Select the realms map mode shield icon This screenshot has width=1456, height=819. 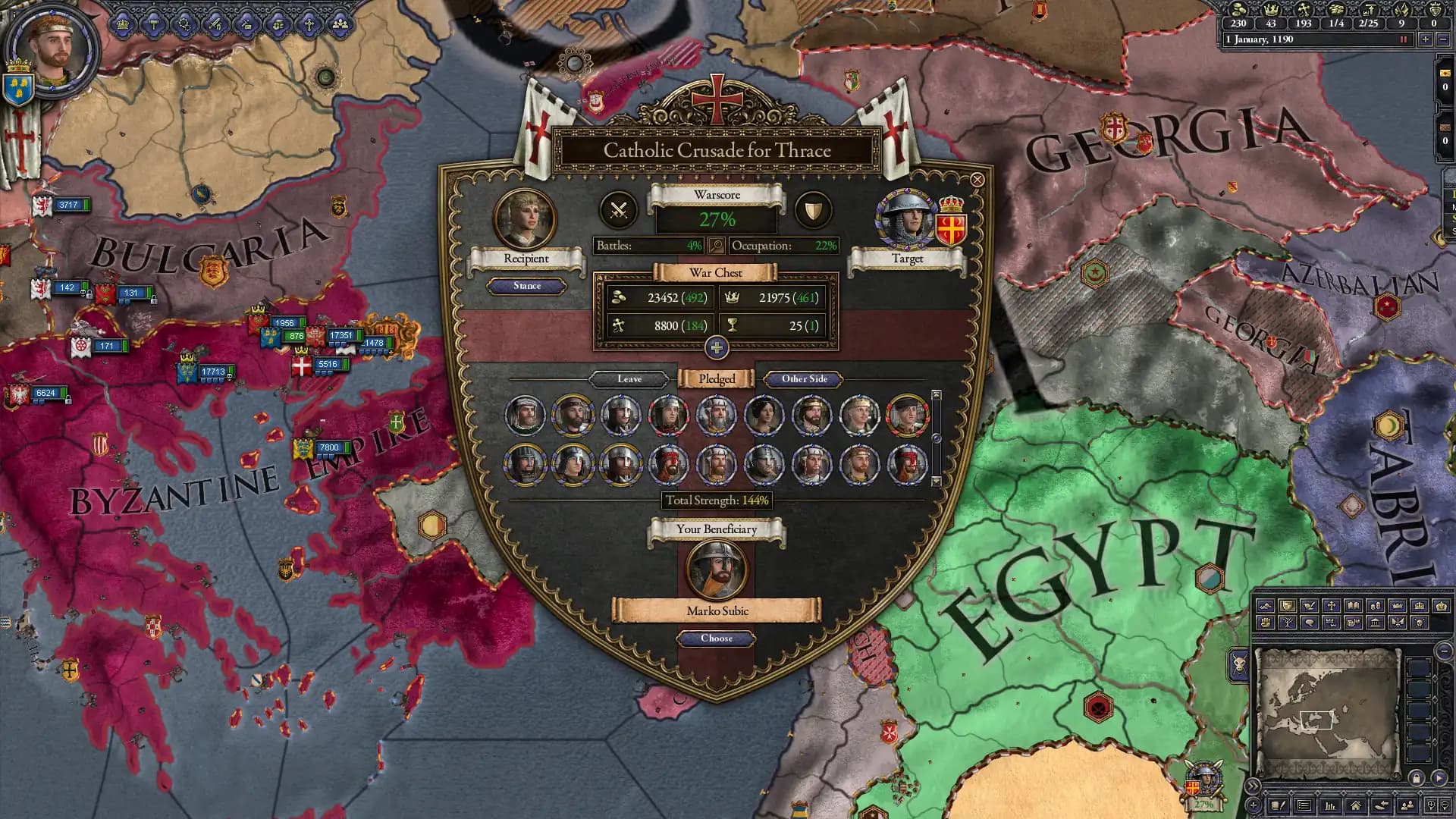[x=1287, y=607]
